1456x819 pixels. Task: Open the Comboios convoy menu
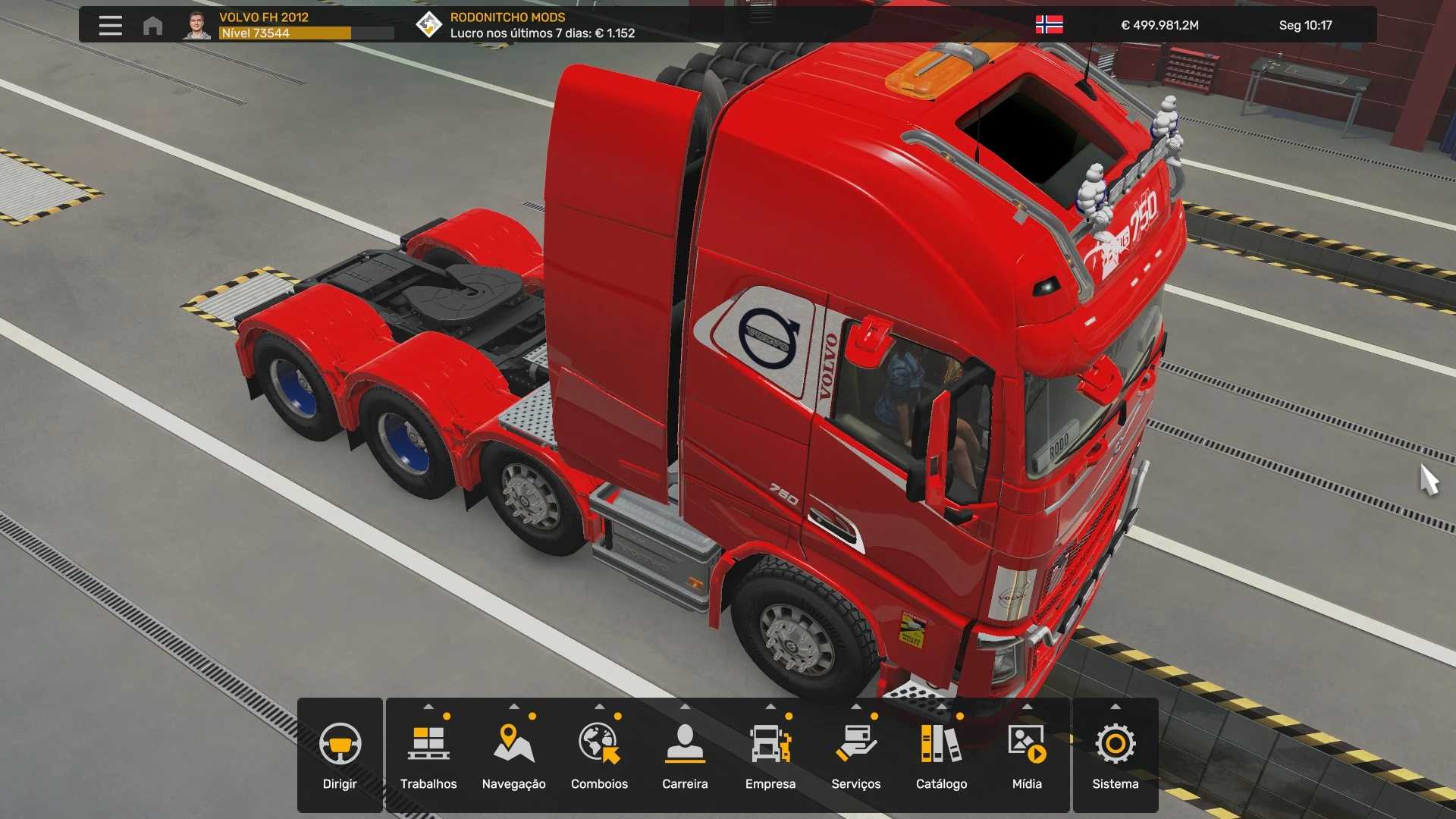pyautogui.click(x=599, y=755)
